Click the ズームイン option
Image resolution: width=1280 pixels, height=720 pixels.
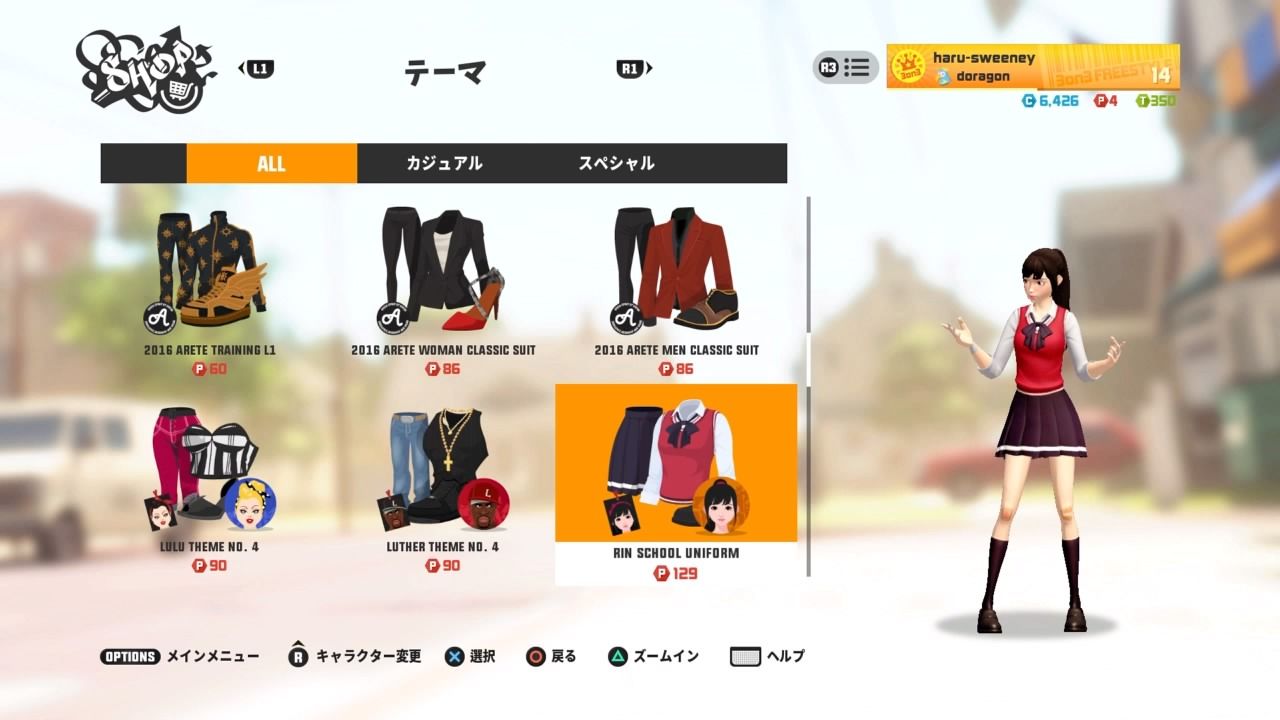coord(640,656)
